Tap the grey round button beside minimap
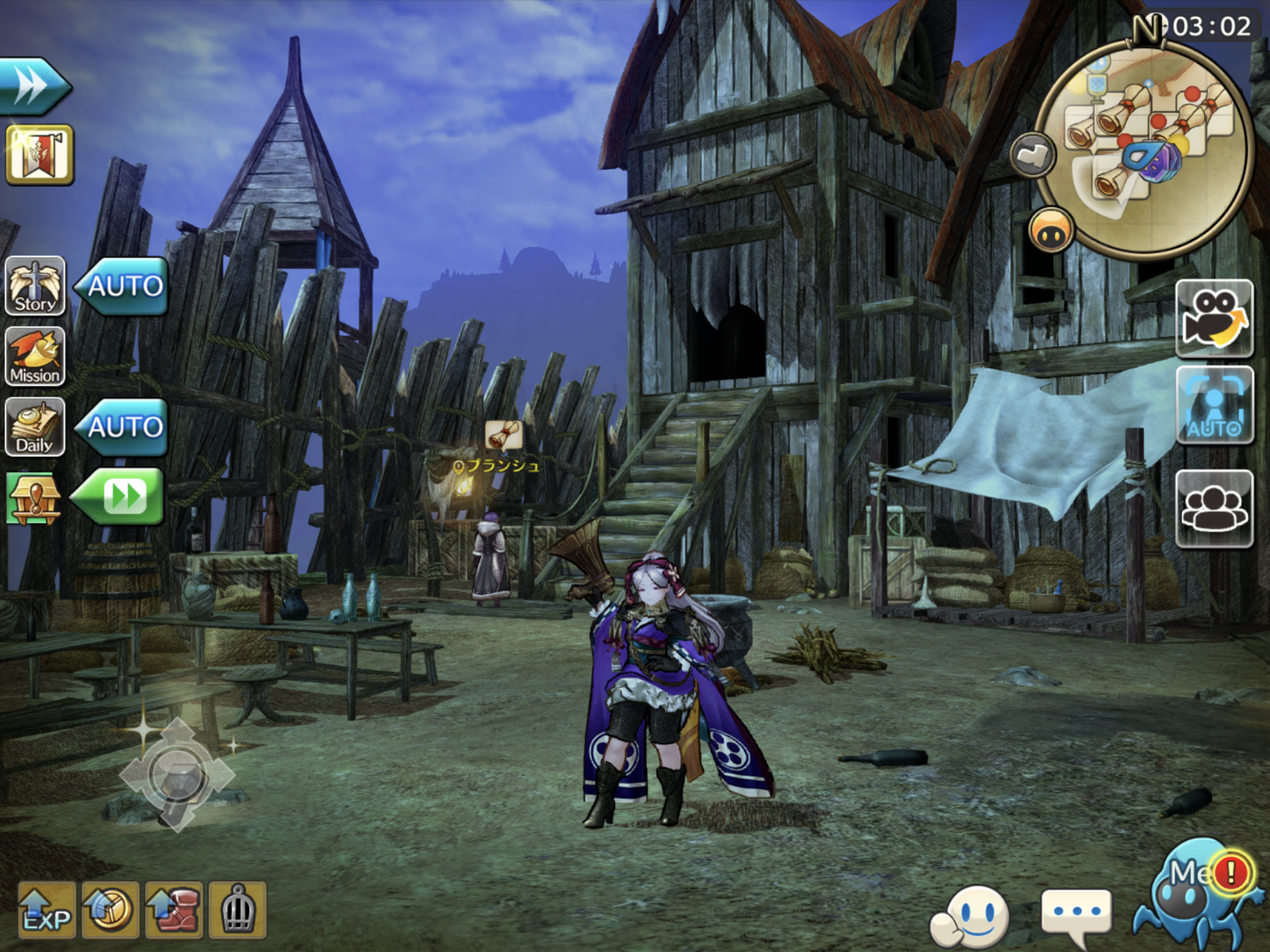The image size is (1270, 952). [x=1032, y=155]
